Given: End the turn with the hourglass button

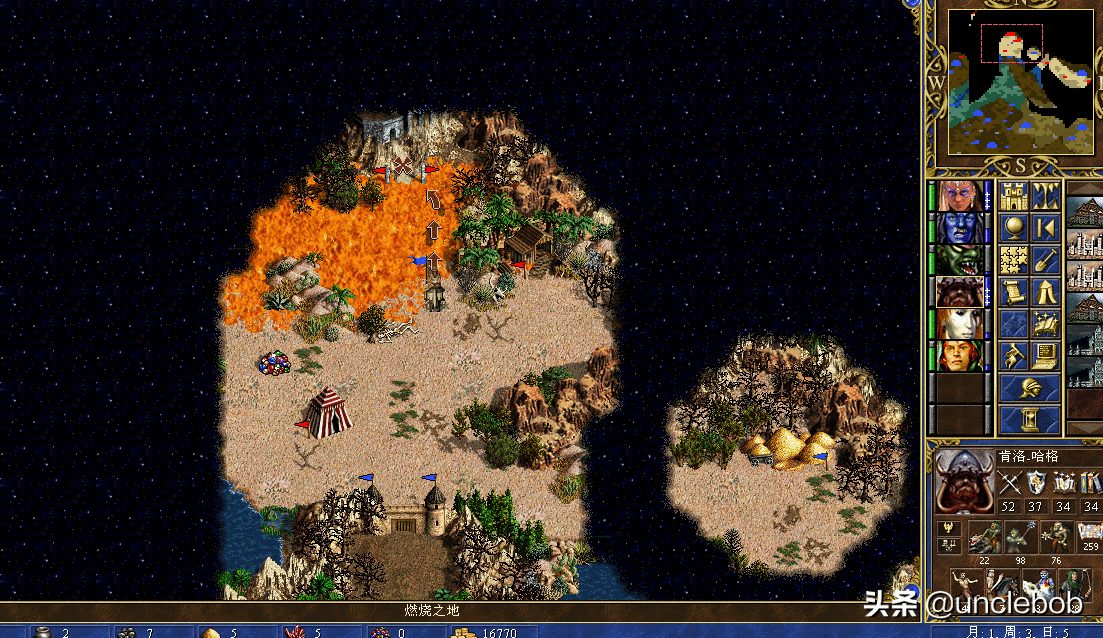Looking at the screenshot, I should click(x=1030, y=420).
